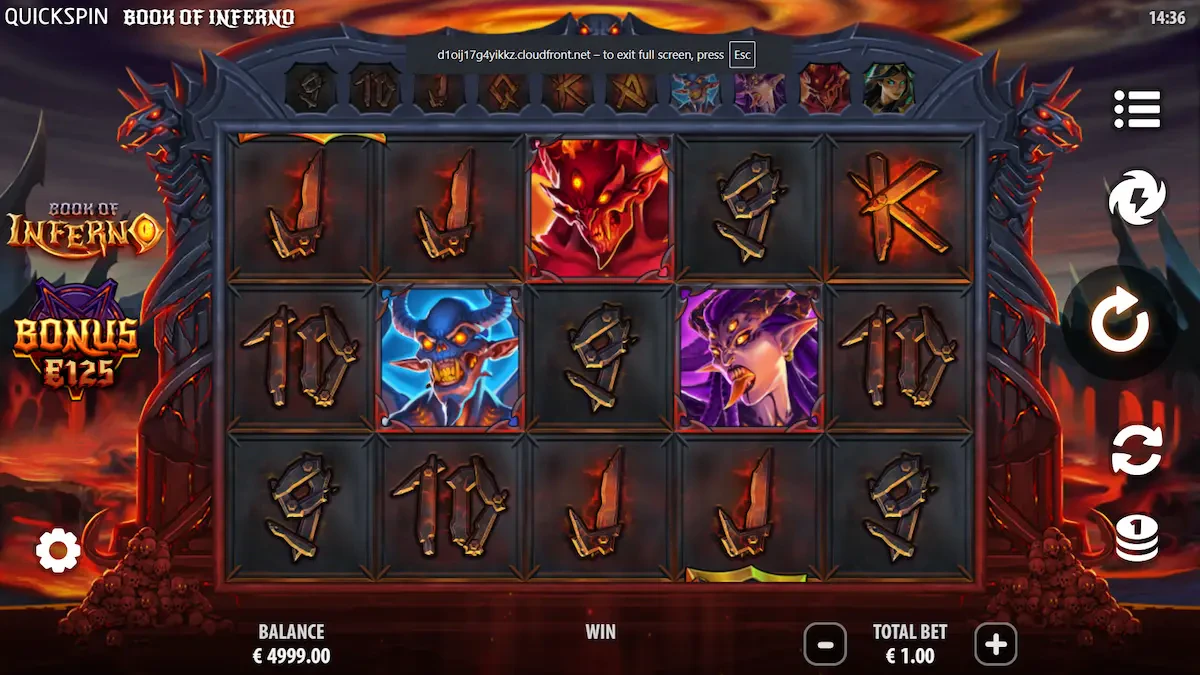The height and width of the screenshot is (675, 1200).
Task: Spin the reels with the circular arrow button
Action: (x=1119, y=322)
